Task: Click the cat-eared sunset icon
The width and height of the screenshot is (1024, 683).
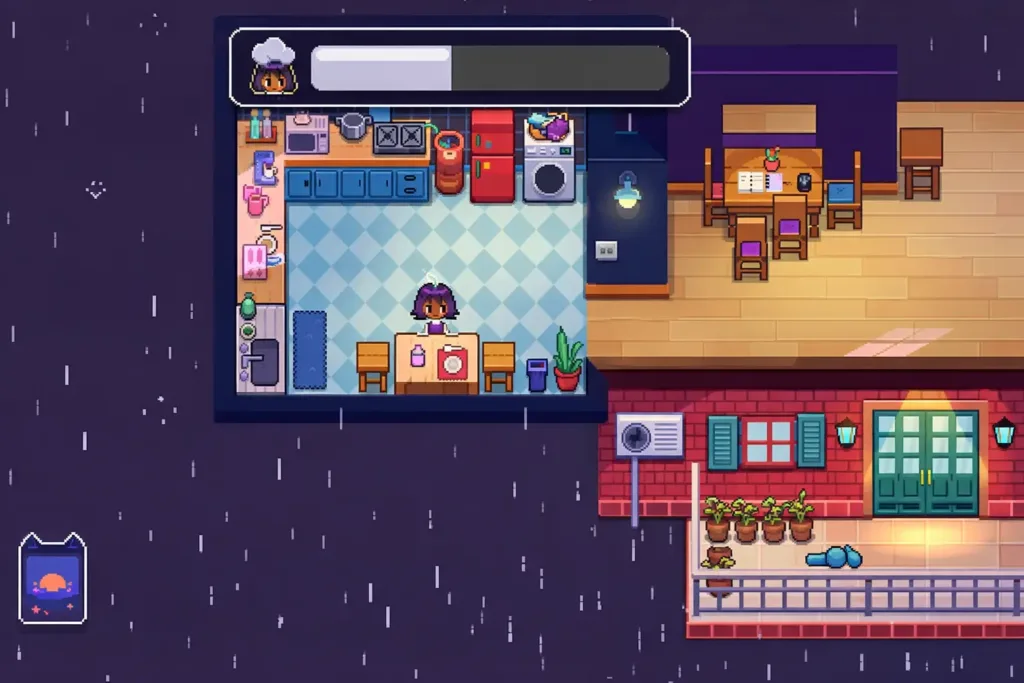Action: point(53,579)
